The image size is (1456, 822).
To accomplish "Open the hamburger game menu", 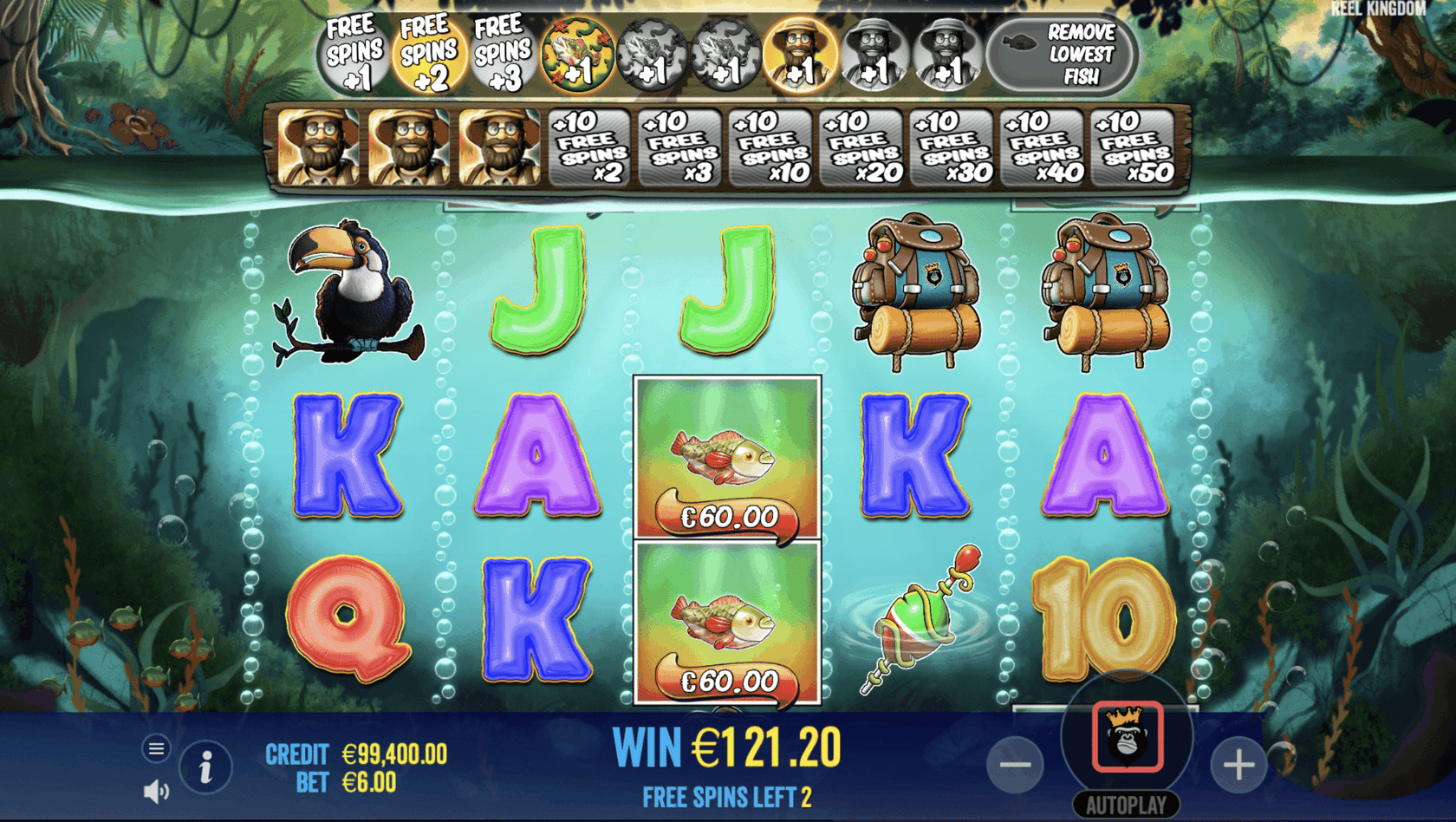I will (x=156, y=748).
